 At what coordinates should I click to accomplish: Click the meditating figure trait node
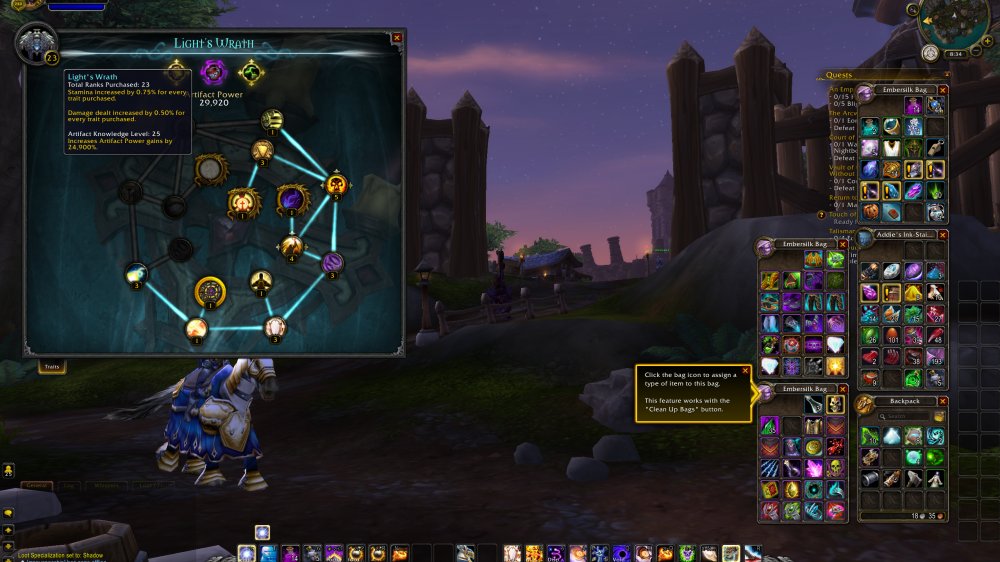(261, 282)
